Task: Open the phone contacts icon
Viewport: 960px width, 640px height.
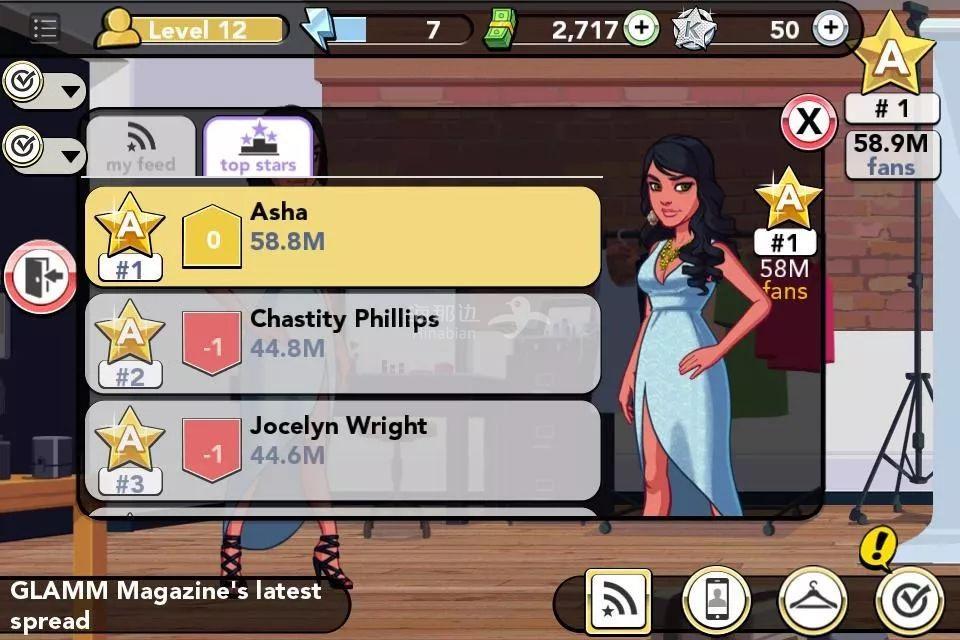Action: pyautogui.click(x=716, y=602)
